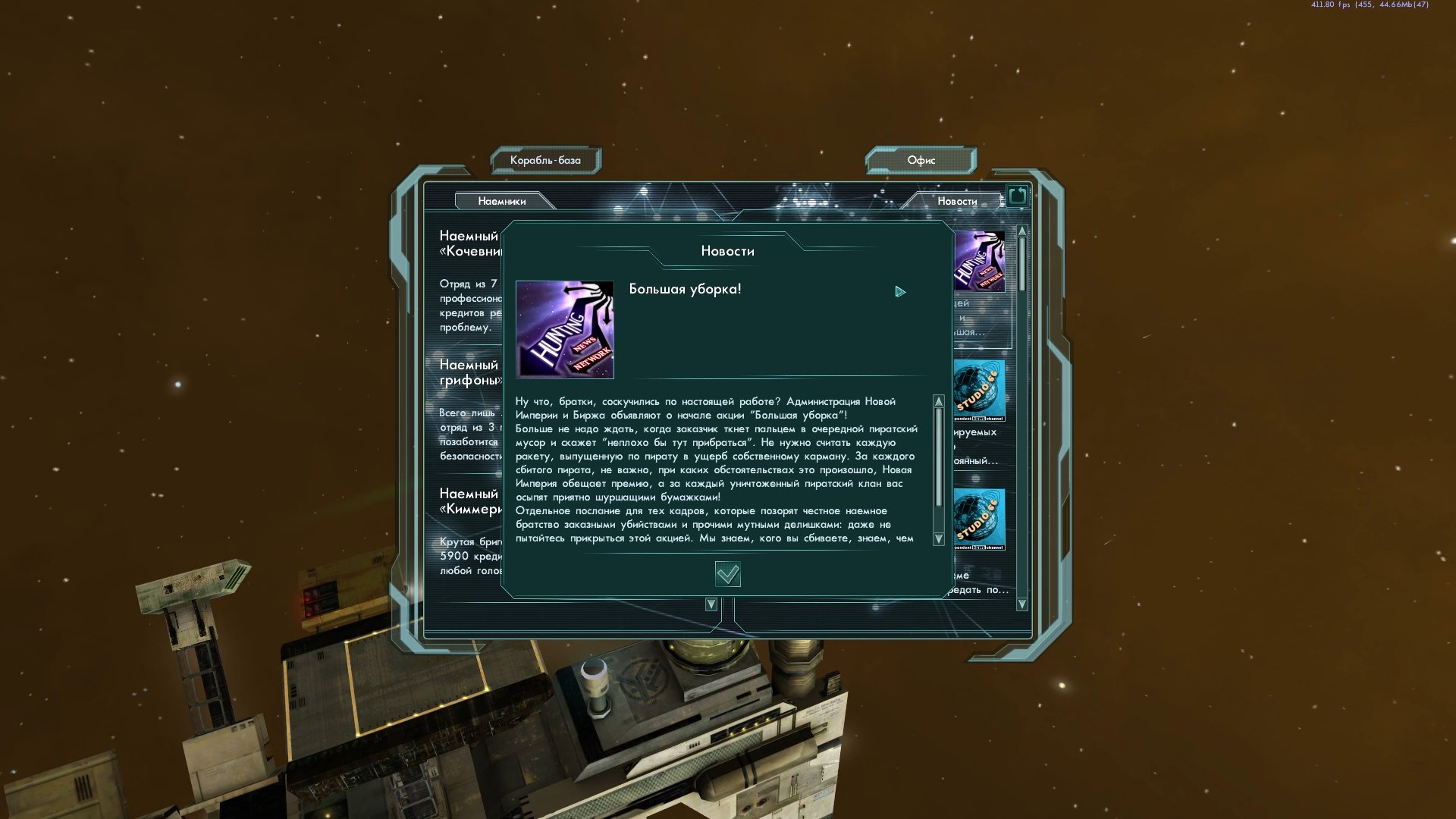
Task: Switch to the Офис tab
Action: (x=921, y=160)
